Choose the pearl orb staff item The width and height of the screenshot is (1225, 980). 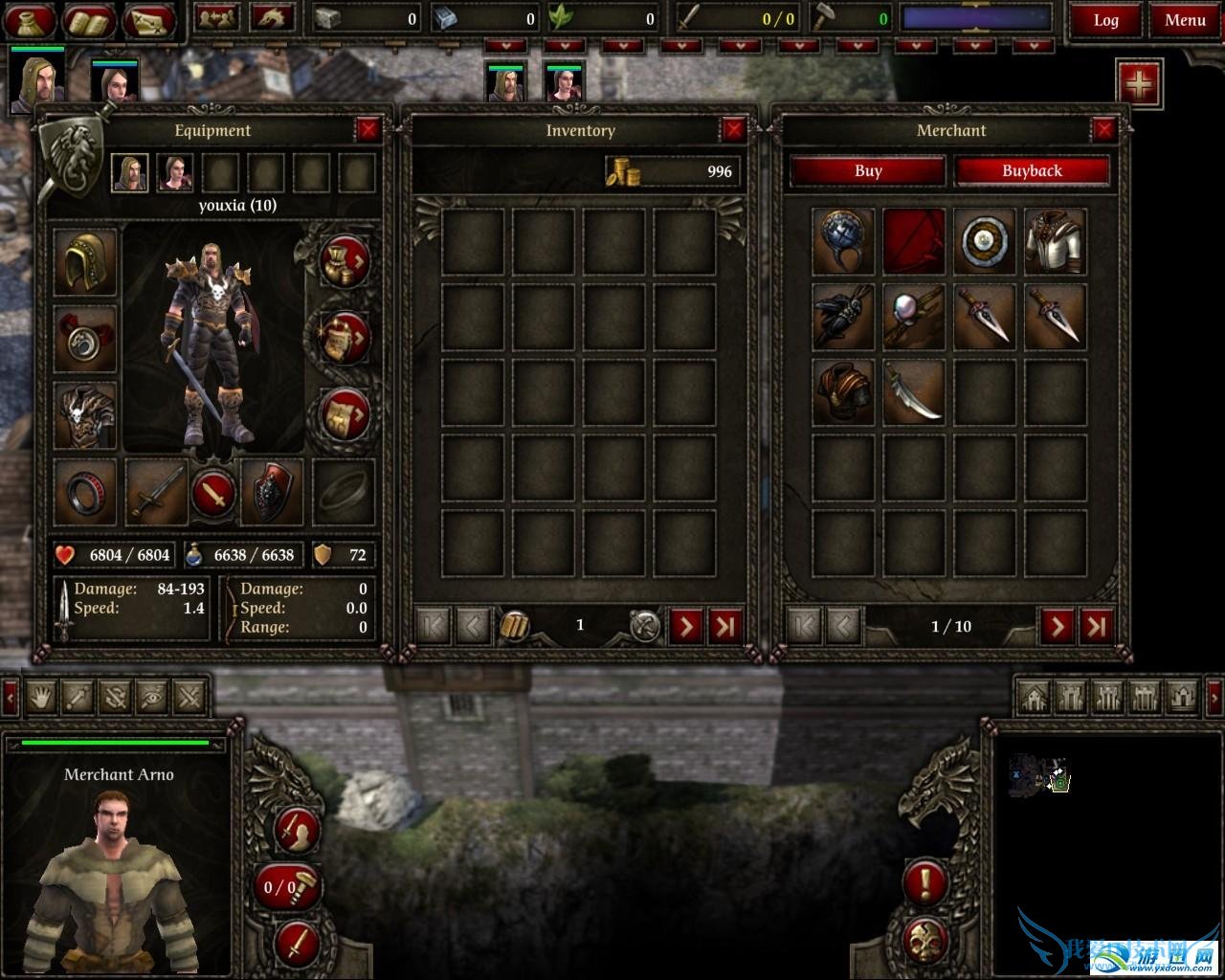[913, 317]
